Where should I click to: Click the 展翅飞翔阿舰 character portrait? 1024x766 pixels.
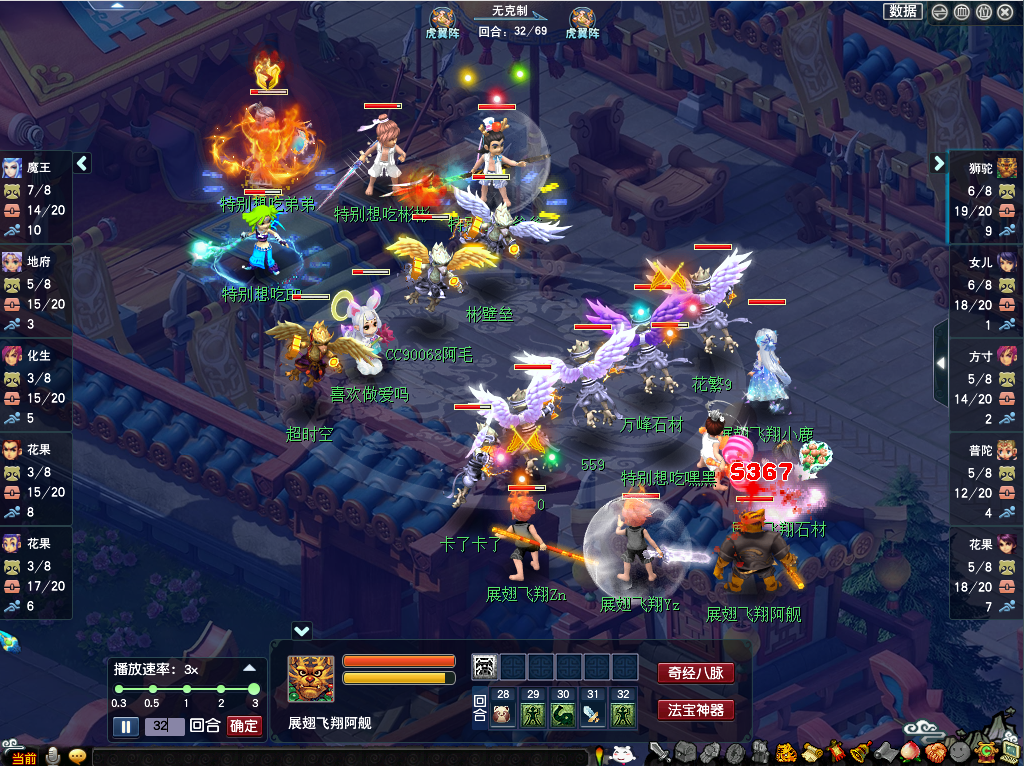(x=311, y=679)
